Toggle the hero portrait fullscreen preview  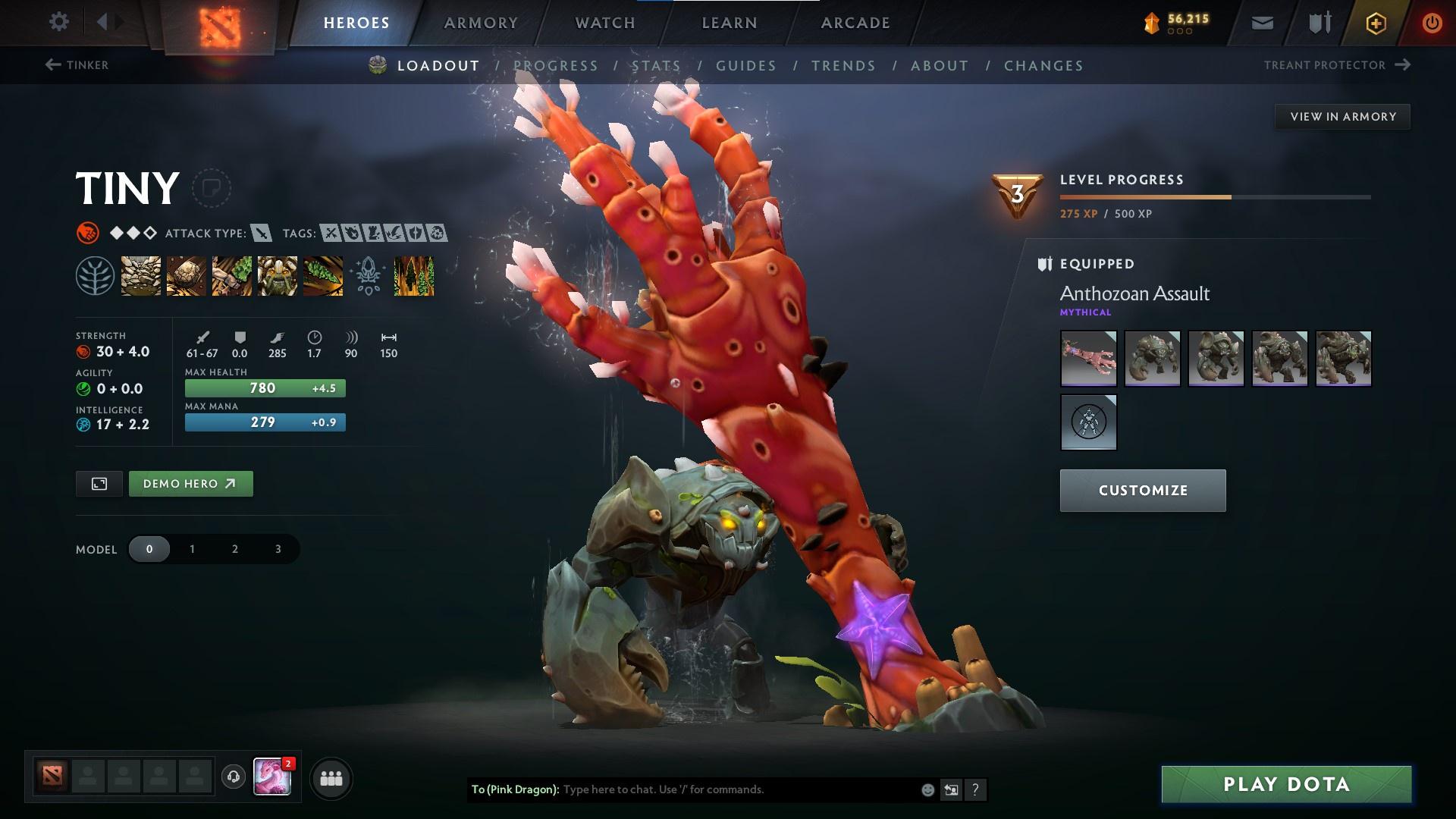click(x=99, y=483)
